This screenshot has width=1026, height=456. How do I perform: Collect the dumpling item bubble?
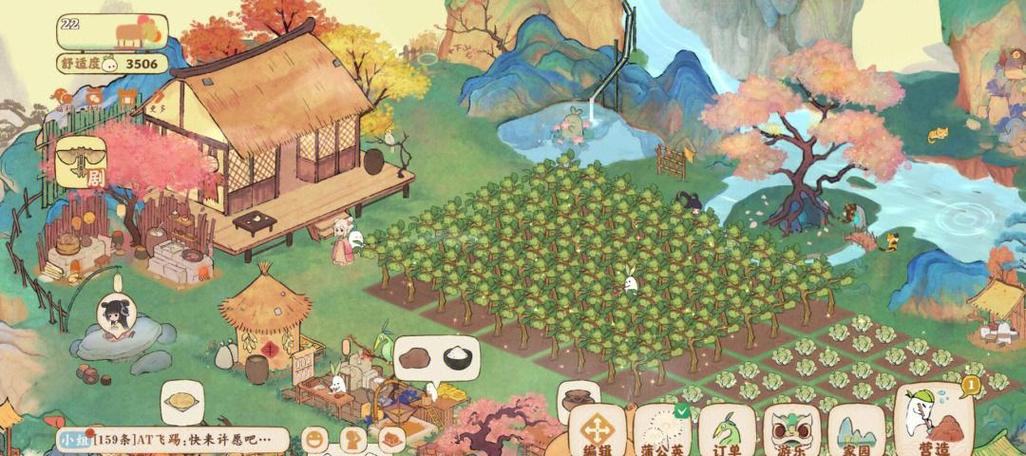tap(181, 402)
